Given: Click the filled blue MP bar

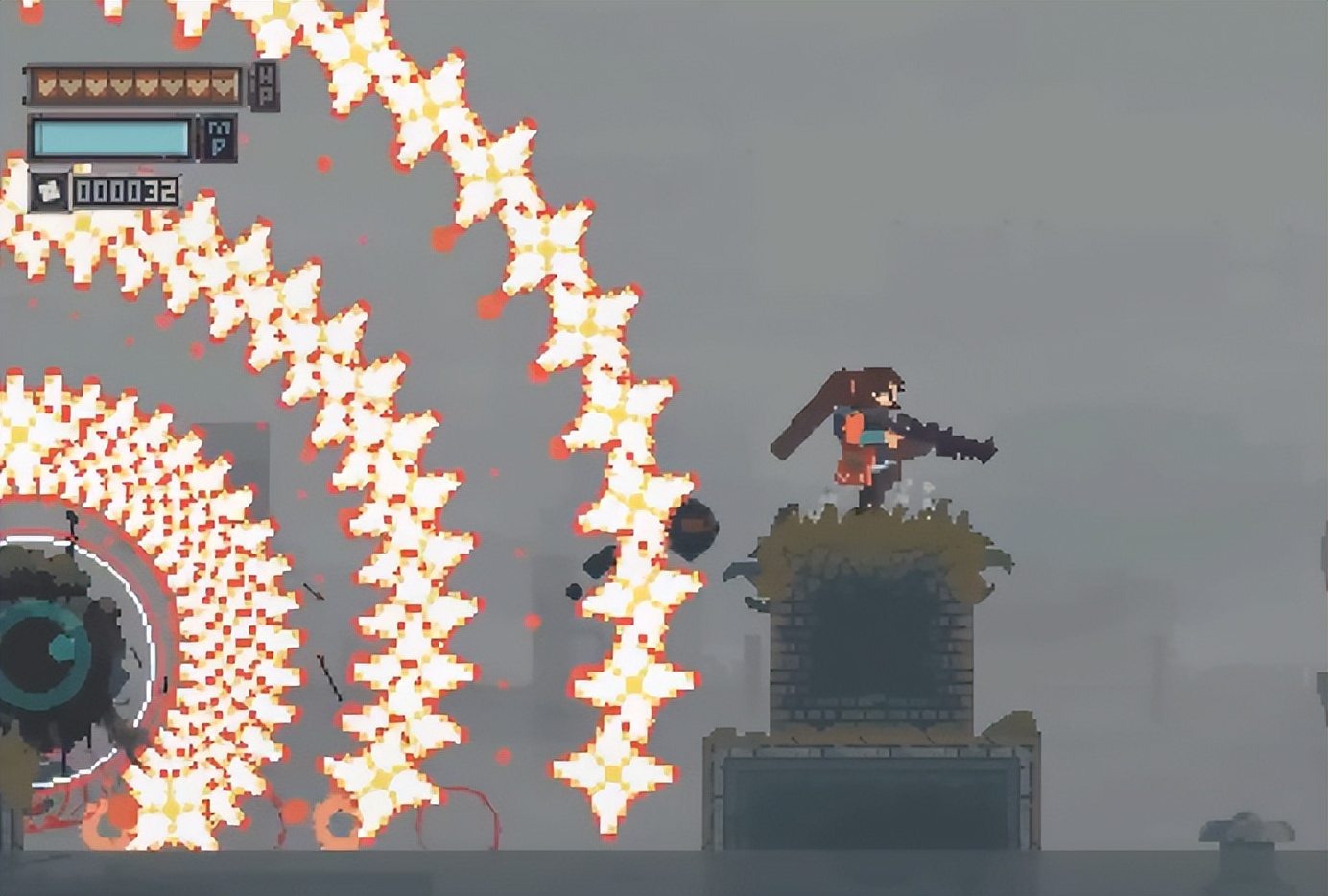Looking at the screenshot, I should [112, 135].
